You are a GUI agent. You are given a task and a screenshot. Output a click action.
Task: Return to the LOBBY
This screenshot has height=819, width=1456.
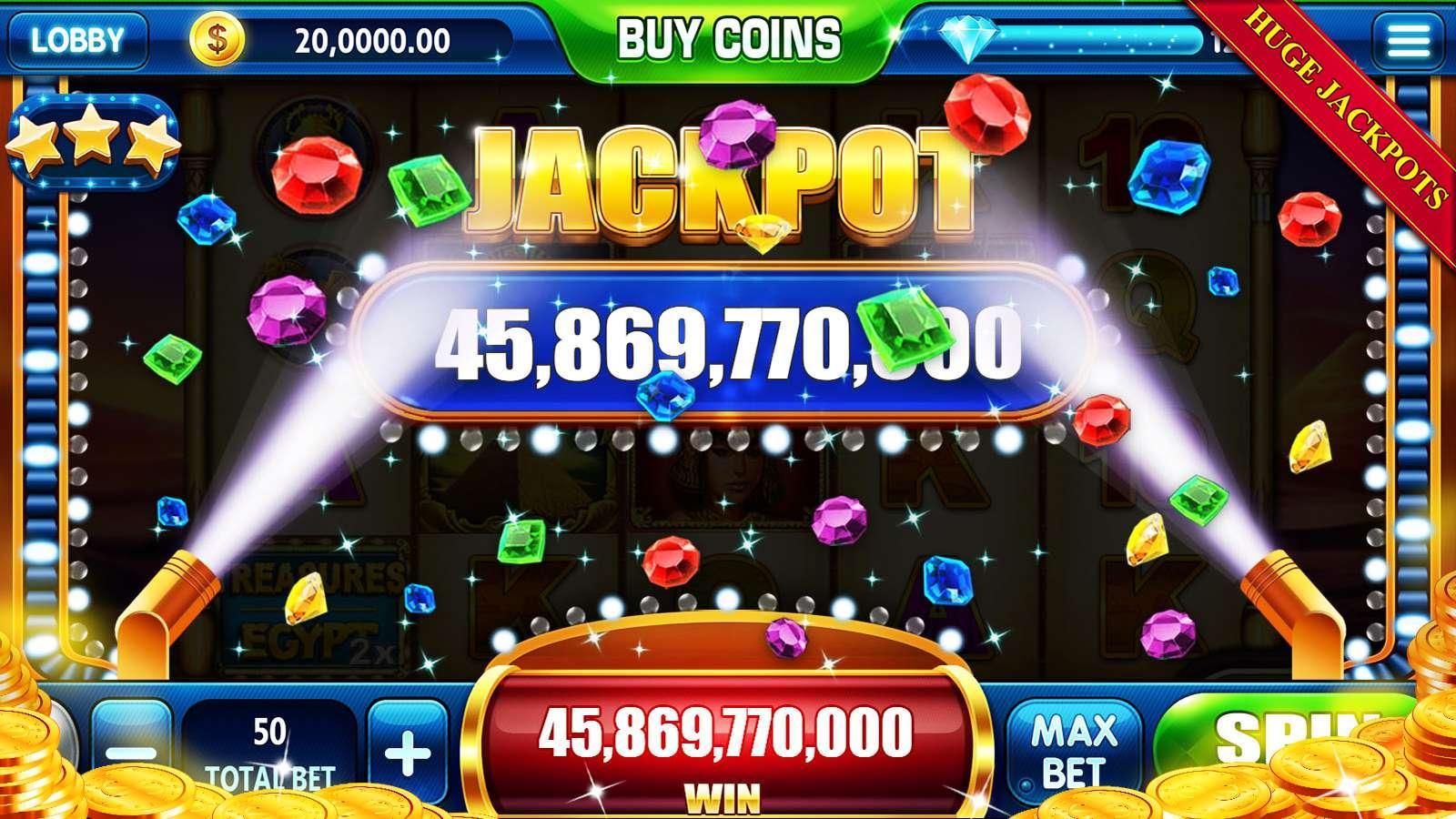point(77,39)
